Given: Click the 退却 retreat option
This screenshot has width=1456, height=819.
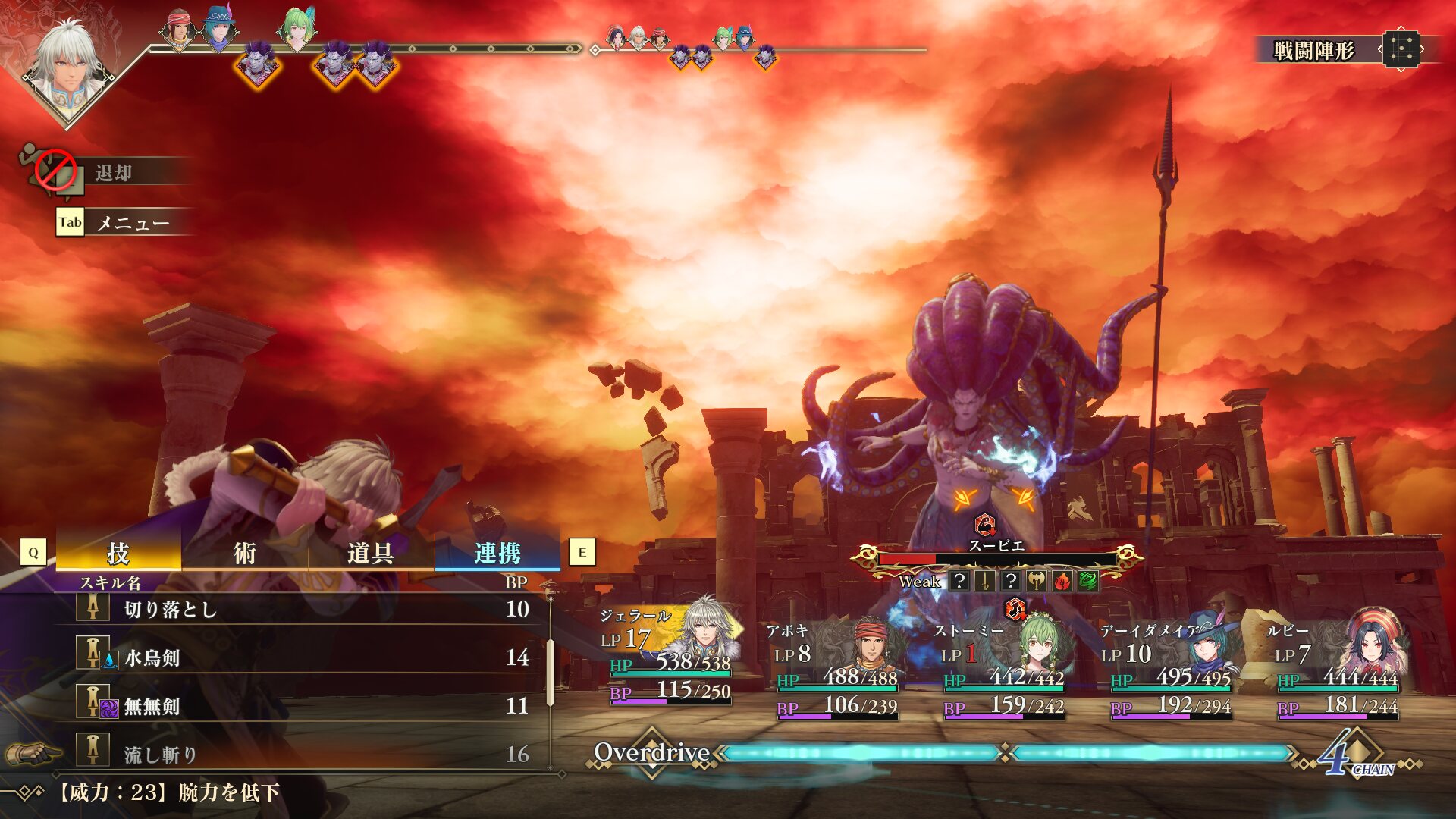Looking at the screenshot, I should pyautogui.click(x=114, y=173).
